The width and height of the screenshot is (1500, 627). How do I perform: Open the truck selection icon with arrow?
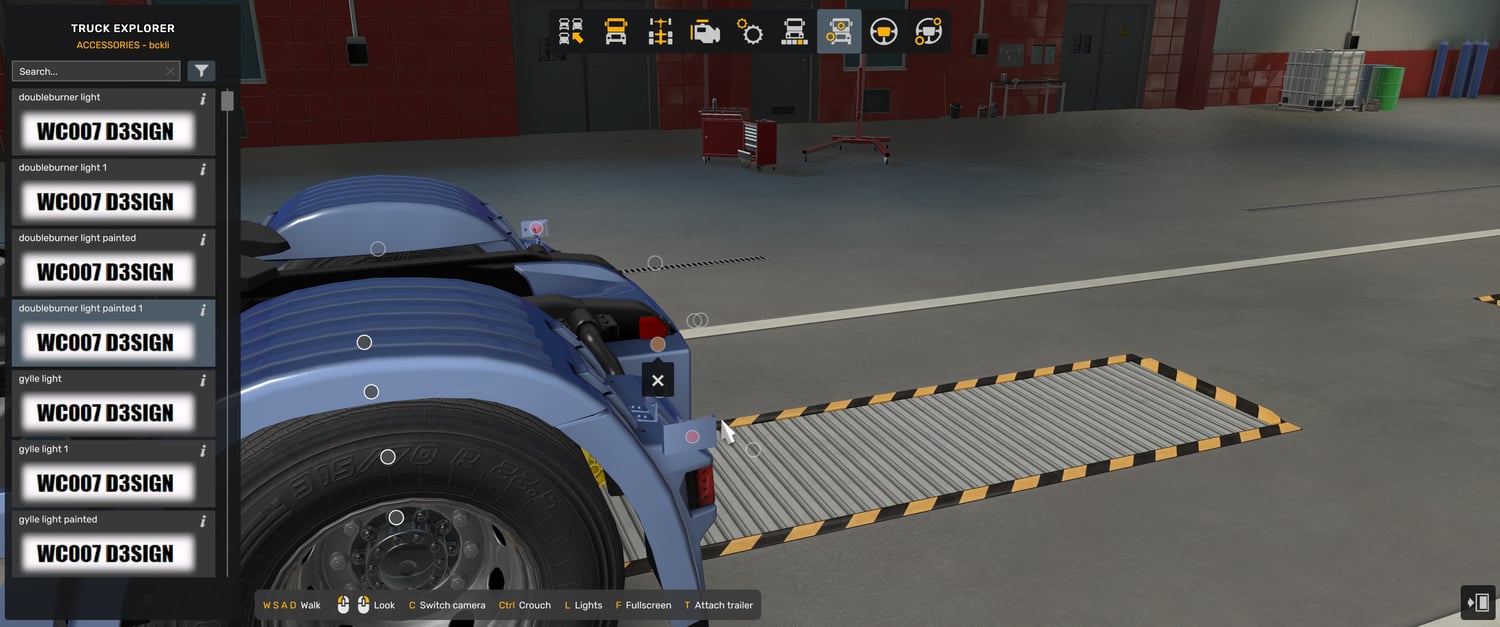coord(571,32)
